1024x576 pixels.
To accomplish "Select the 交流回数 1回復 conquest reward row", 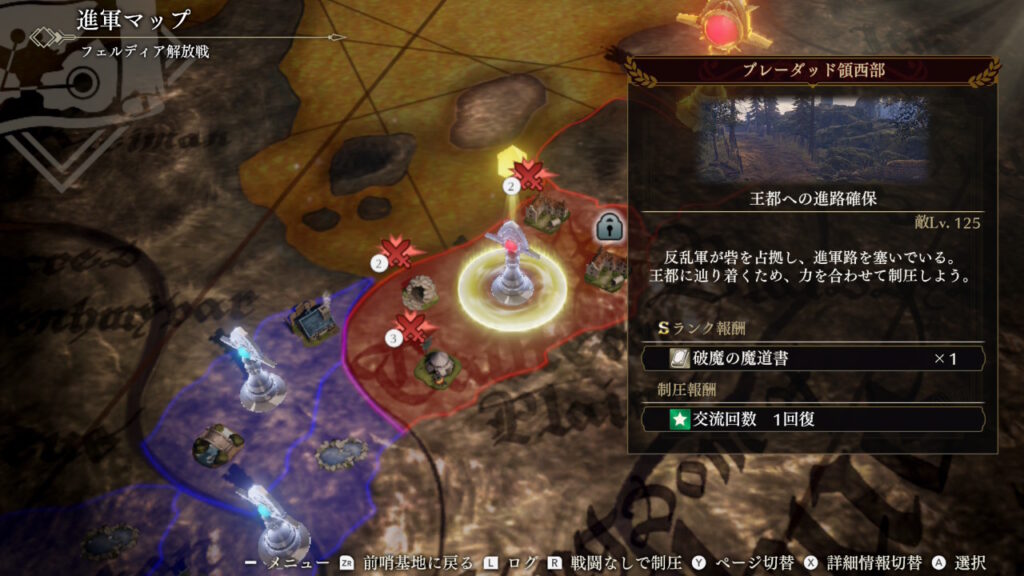I will [x=812, y=419].
